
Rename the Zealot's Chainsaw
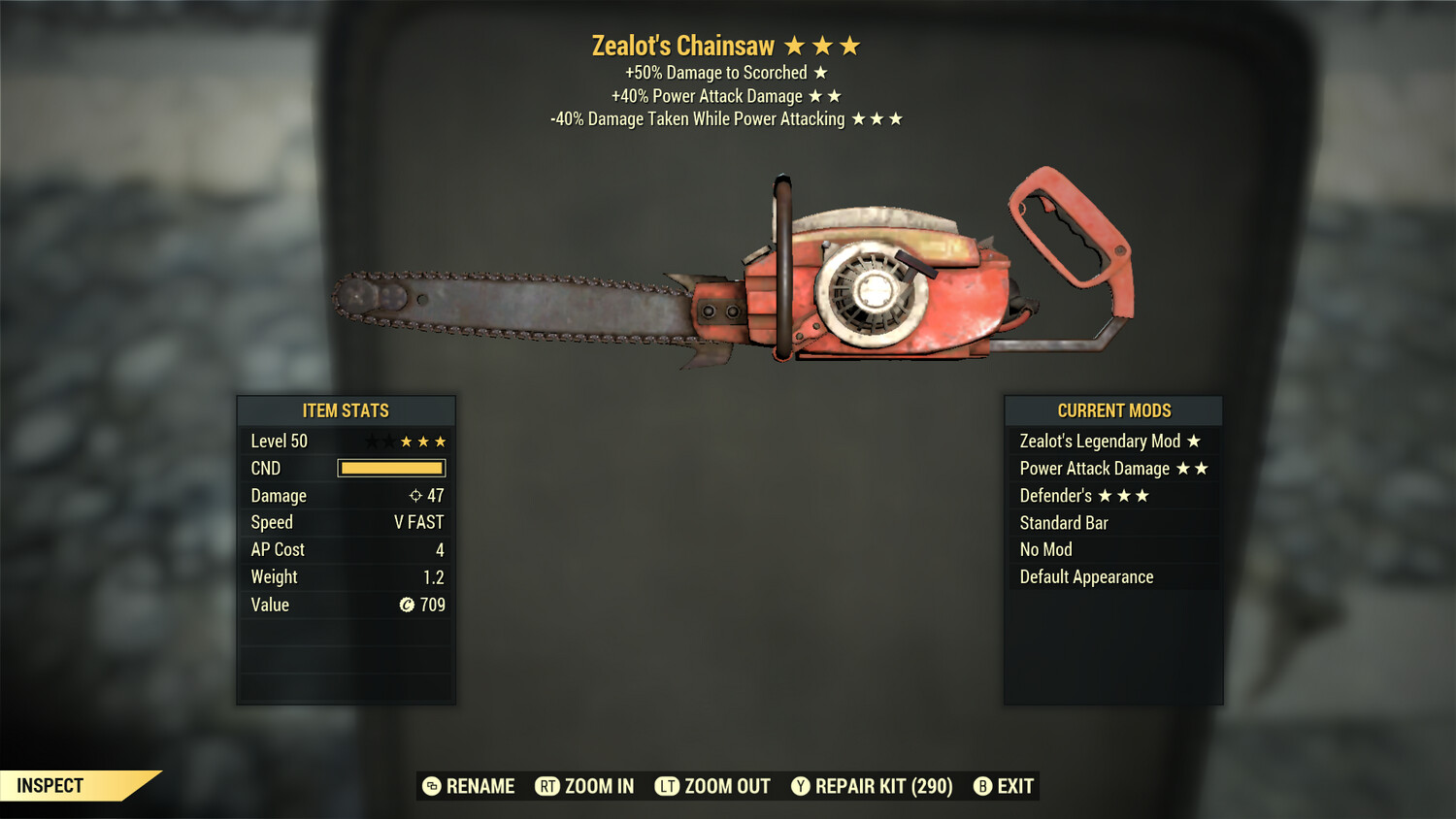469,786
